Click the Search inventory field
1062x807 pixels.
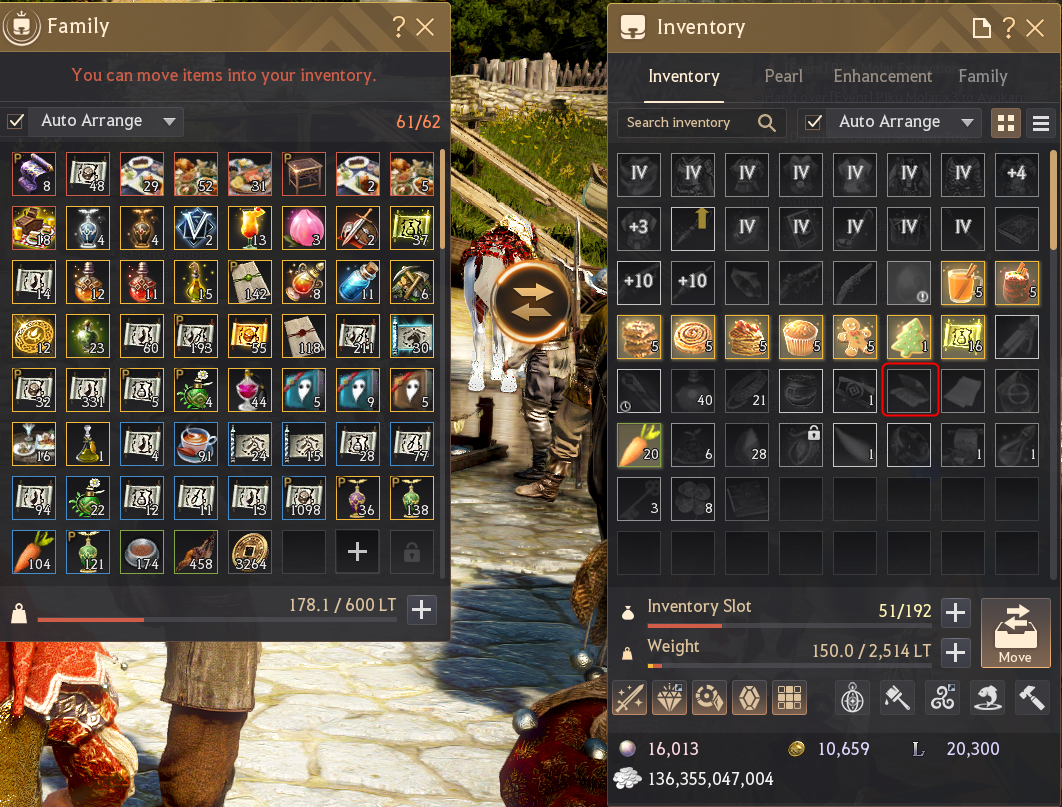(x=690, y=122)
